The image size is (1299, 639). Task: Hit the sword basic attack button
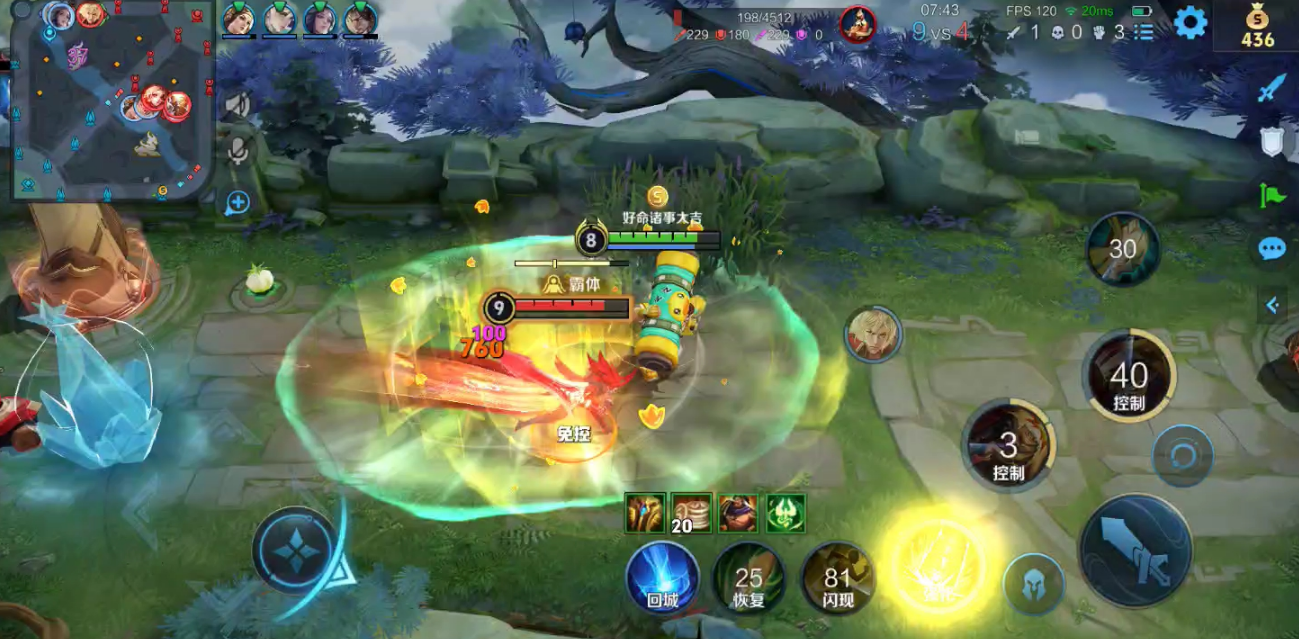pyautogui.click(x=1135, y=549)
